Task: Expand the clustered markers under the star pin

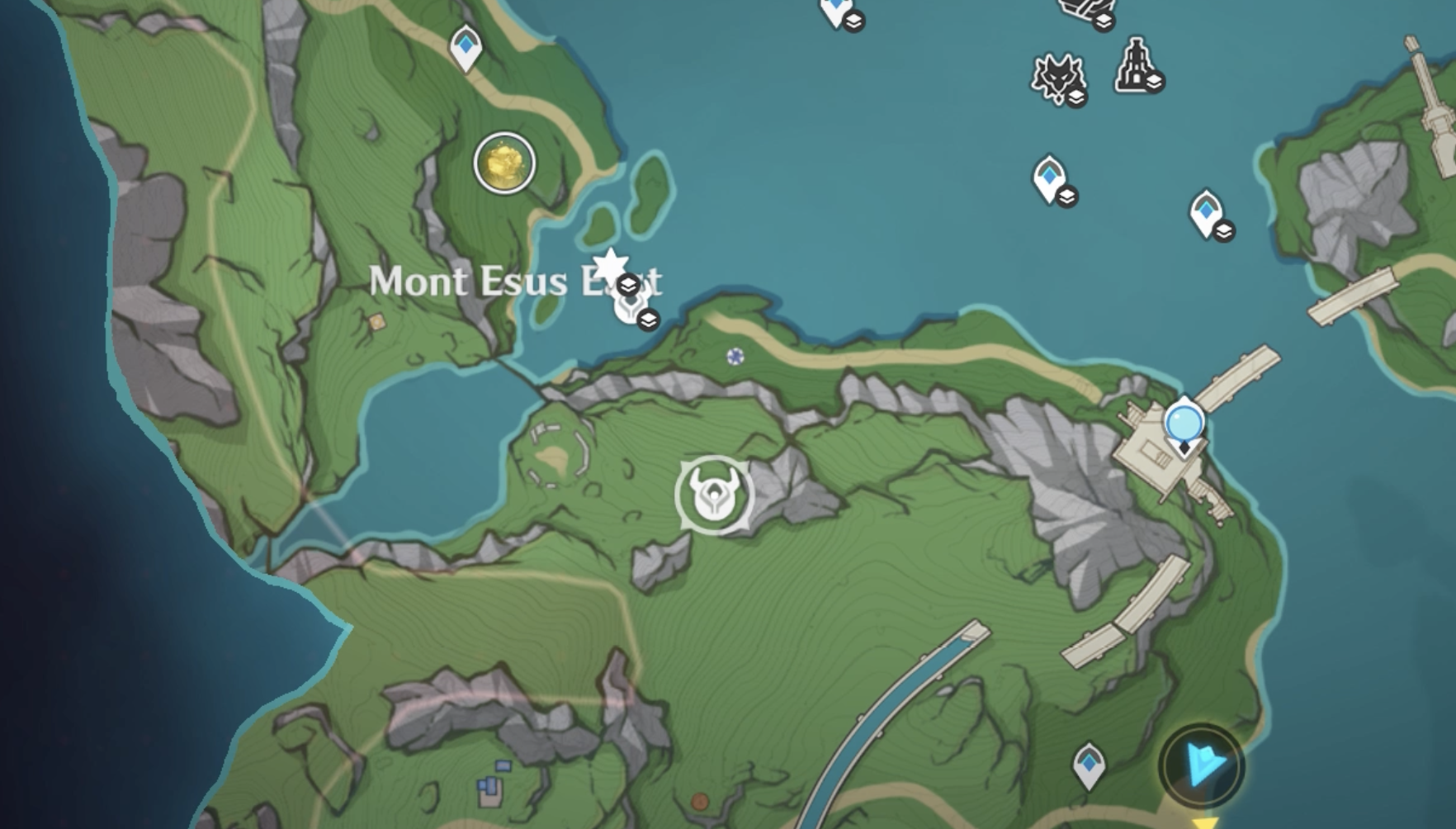Action: [x=650, y=318]
